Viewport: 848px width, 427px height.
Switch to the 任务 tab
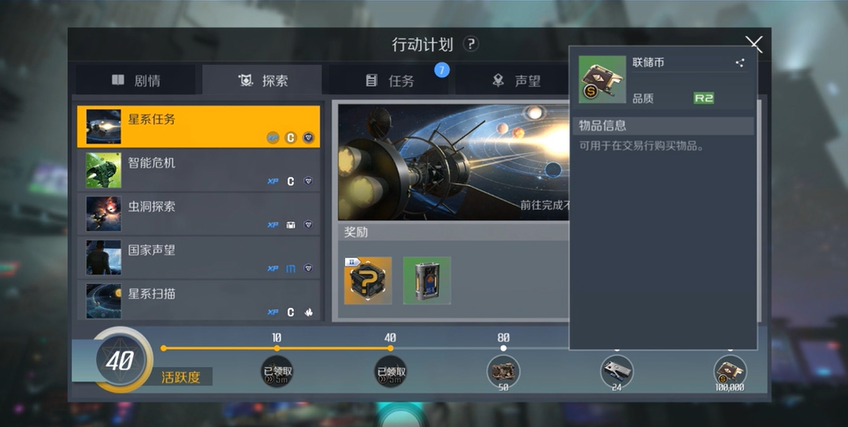(390, 80)
